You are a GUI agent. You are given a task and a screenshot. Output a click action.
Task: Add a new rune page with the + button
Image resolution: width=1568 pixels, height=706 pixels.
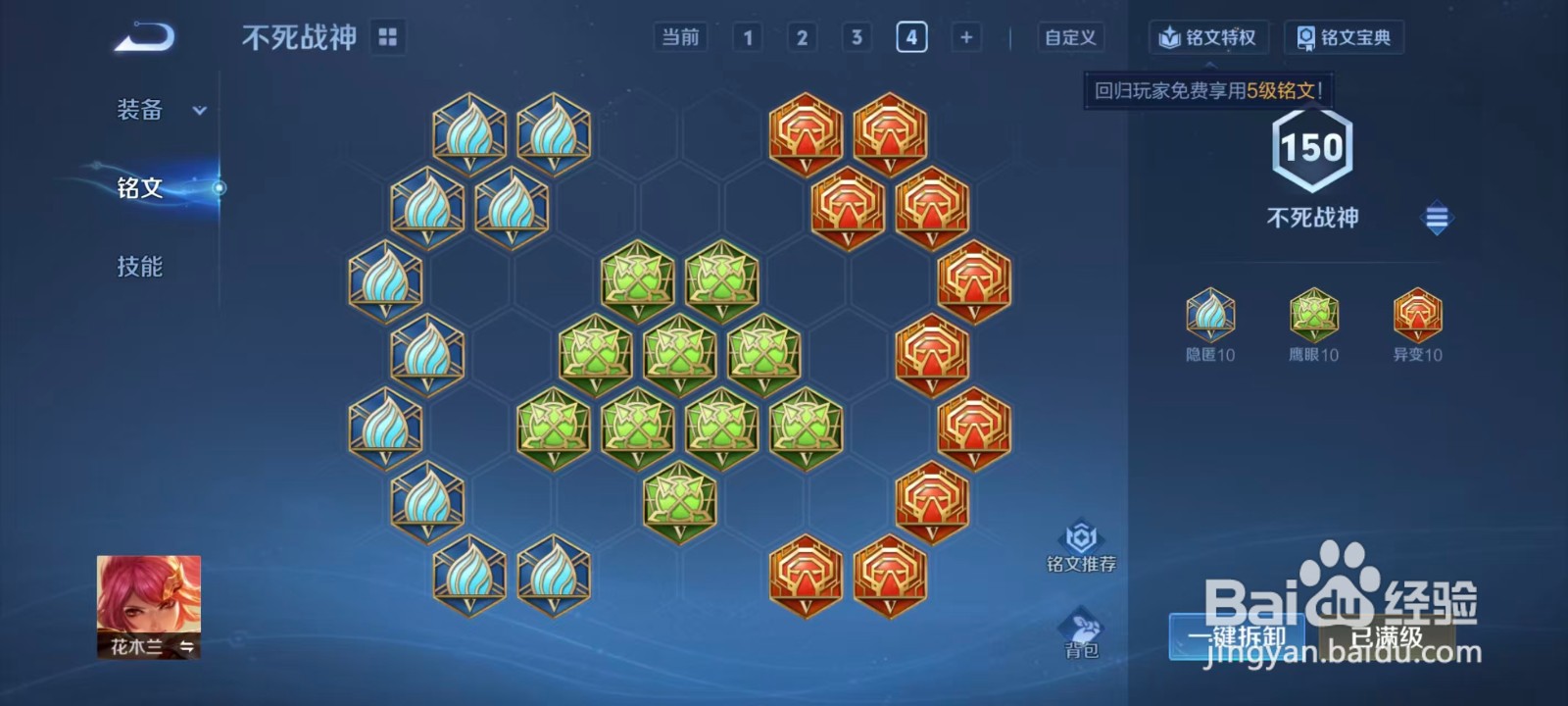point(966,36)
